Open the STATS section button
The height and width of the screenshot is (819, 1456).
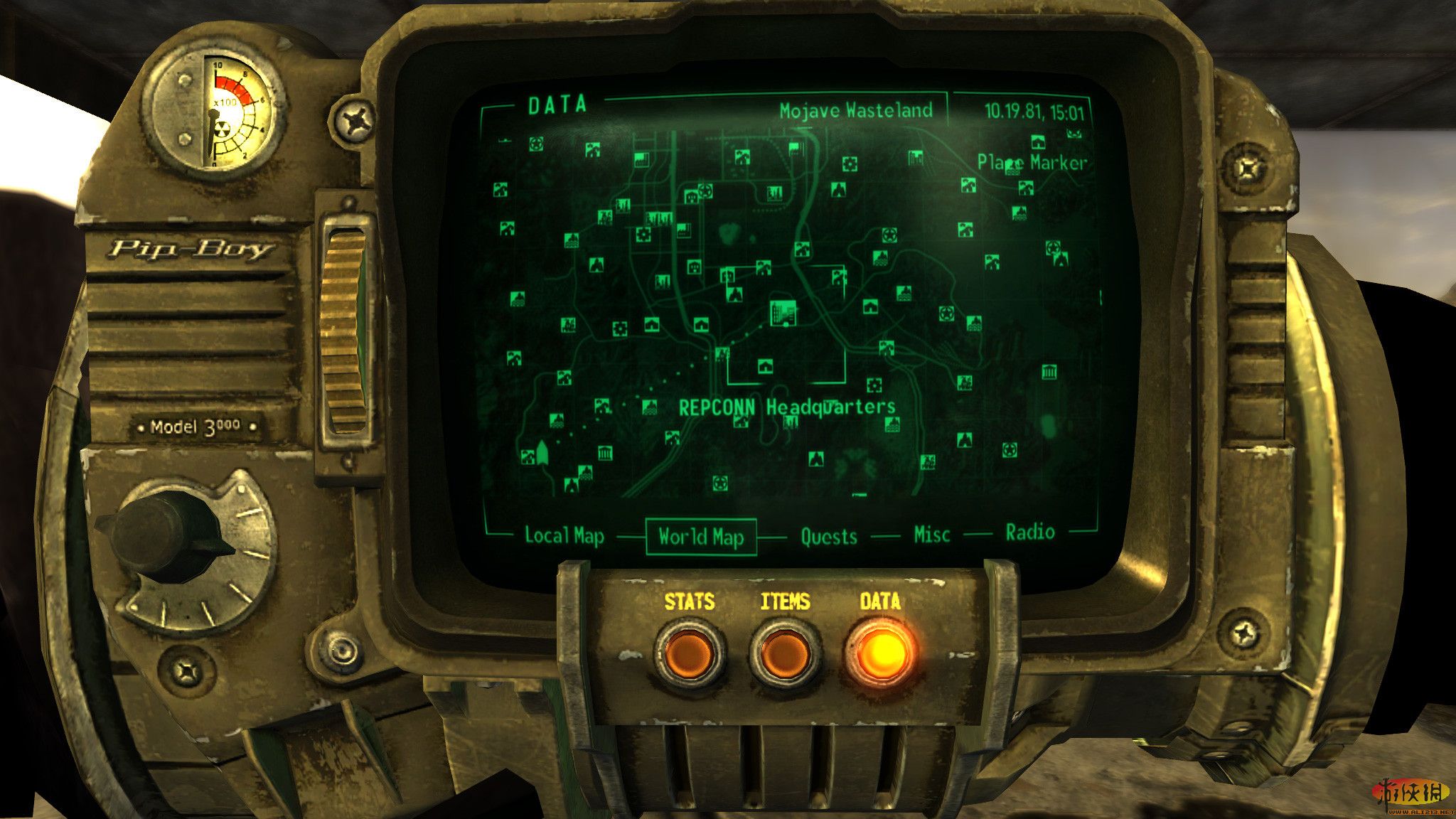690,653
